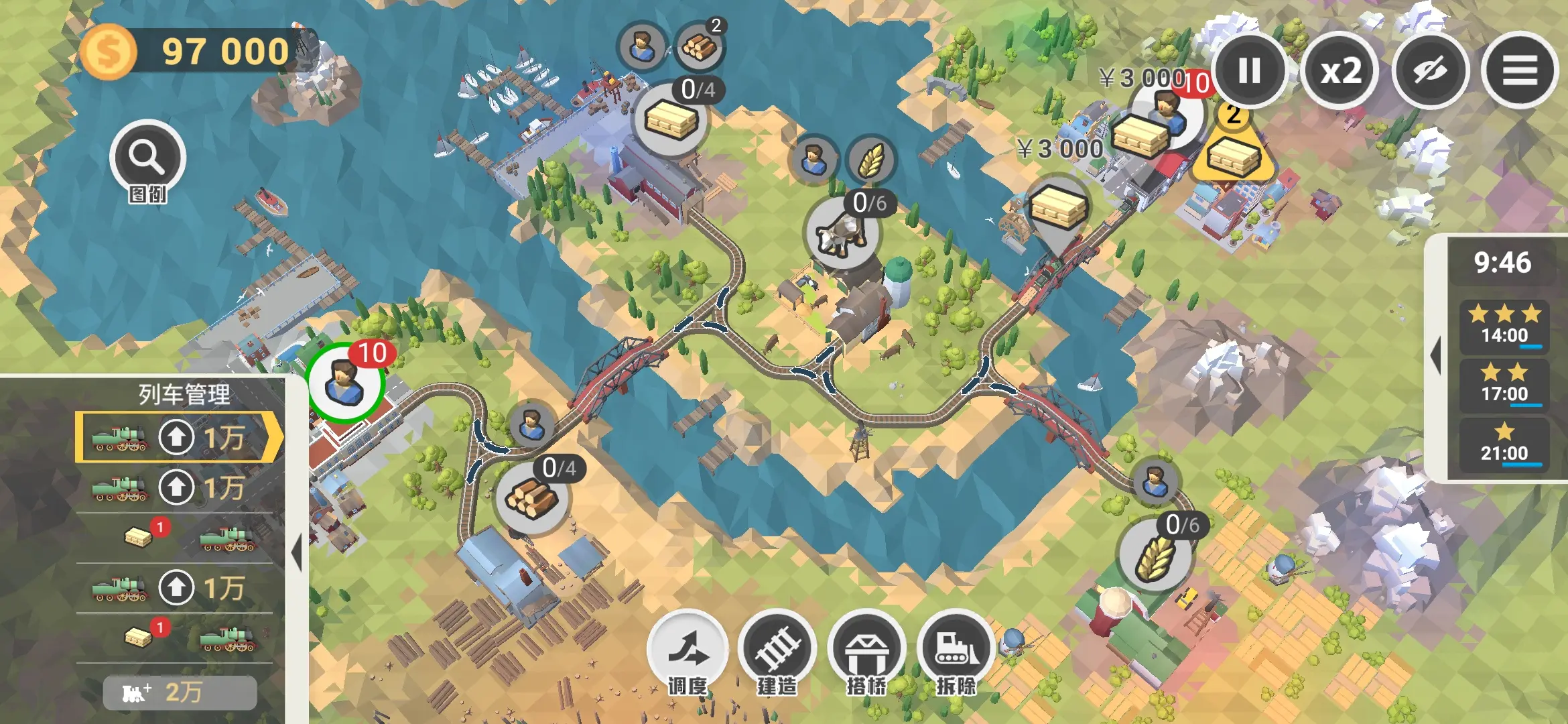
Task: Select the green-ringed passenger station marker
Action: [345, 383]
